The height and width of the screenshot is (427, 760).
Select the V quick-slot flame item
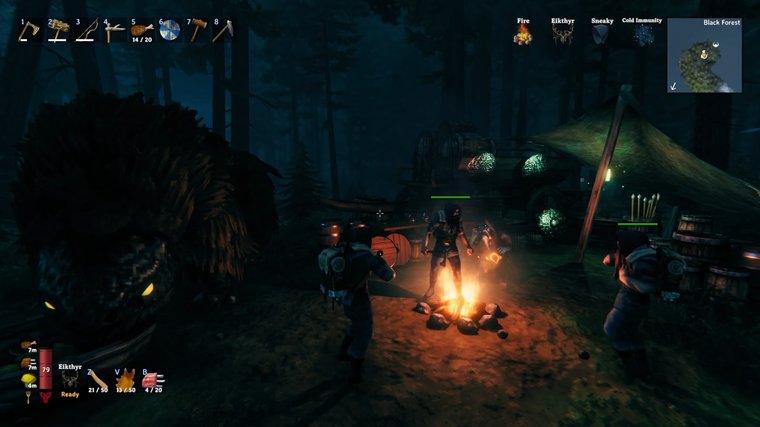126,379
